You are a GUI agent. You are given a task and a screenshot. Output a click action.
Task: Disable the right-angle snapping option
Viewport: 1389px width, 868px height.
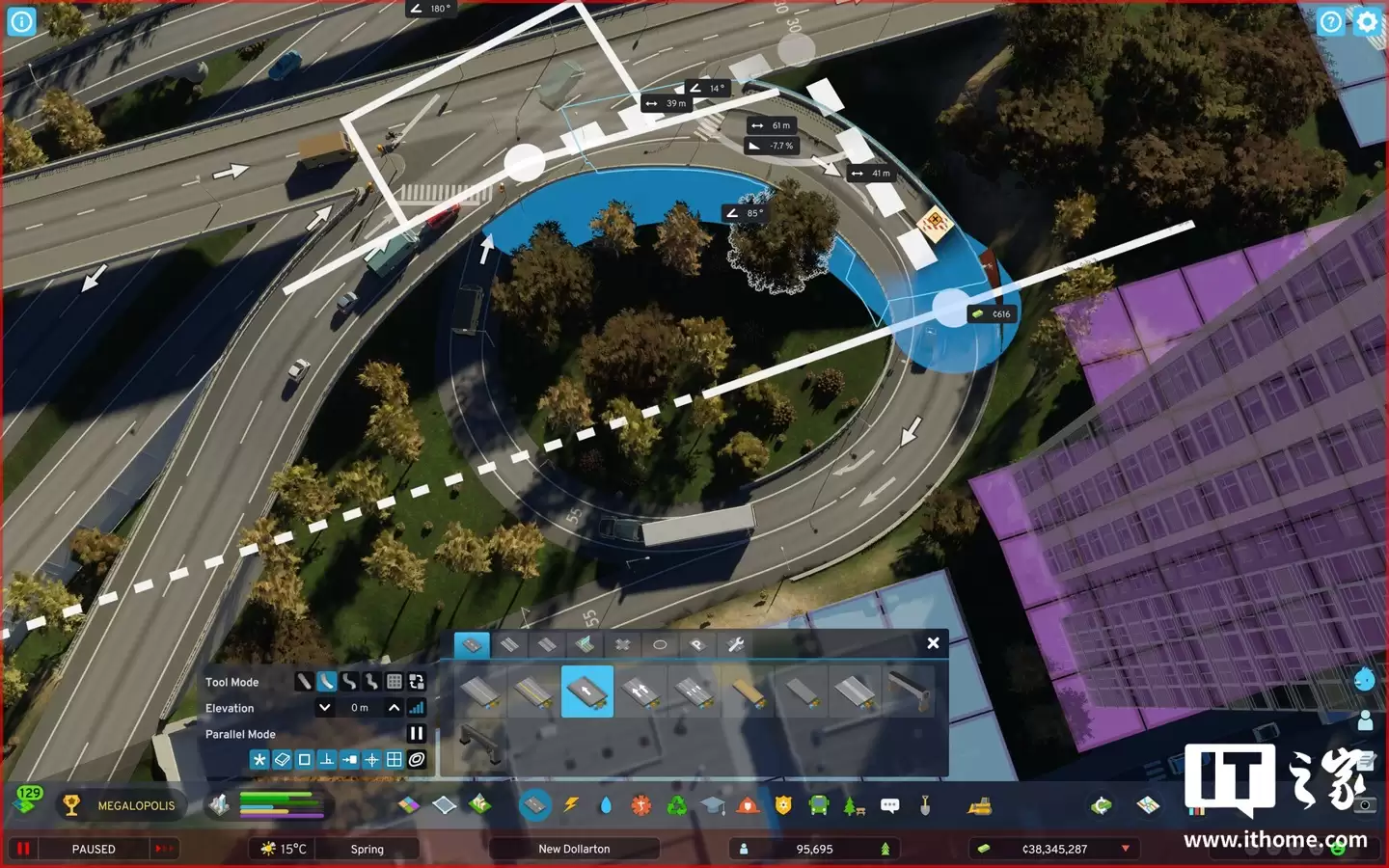327,759
